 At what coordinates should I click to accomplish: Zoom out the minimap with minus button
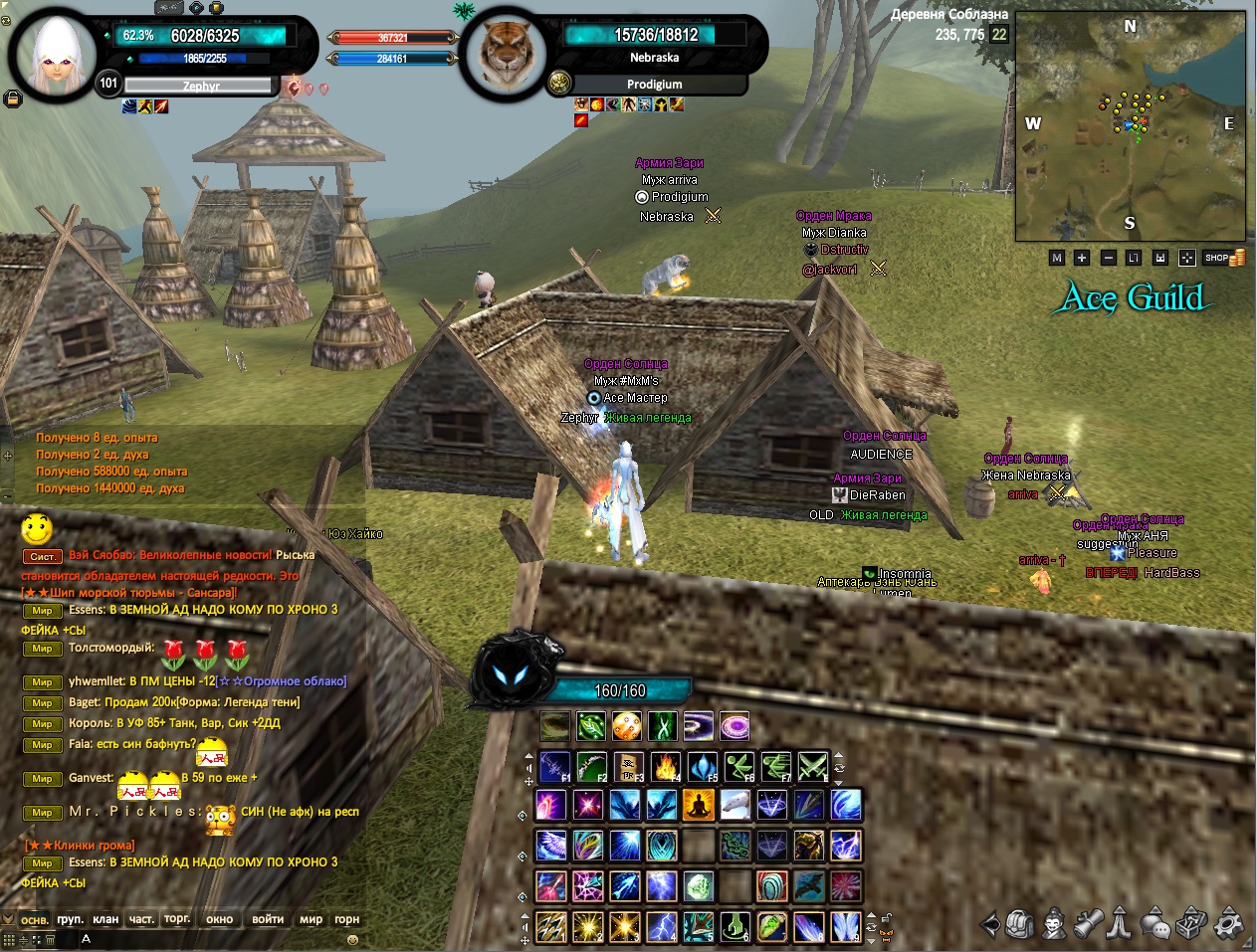(1108, 258)
